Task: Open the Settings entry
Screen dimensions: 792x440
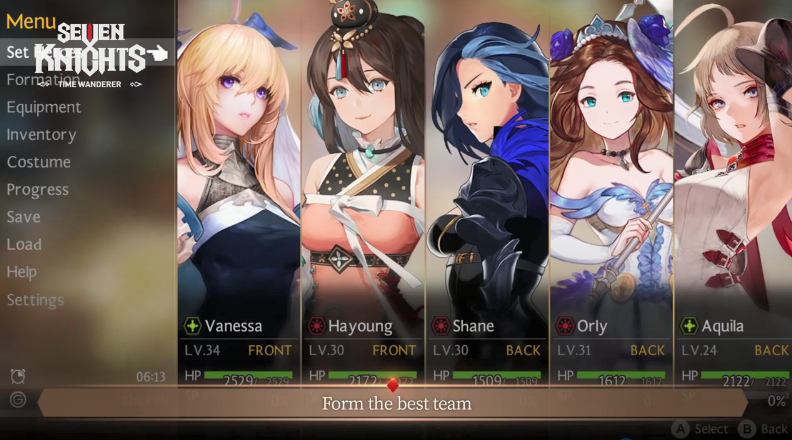Action: [35, 300]
